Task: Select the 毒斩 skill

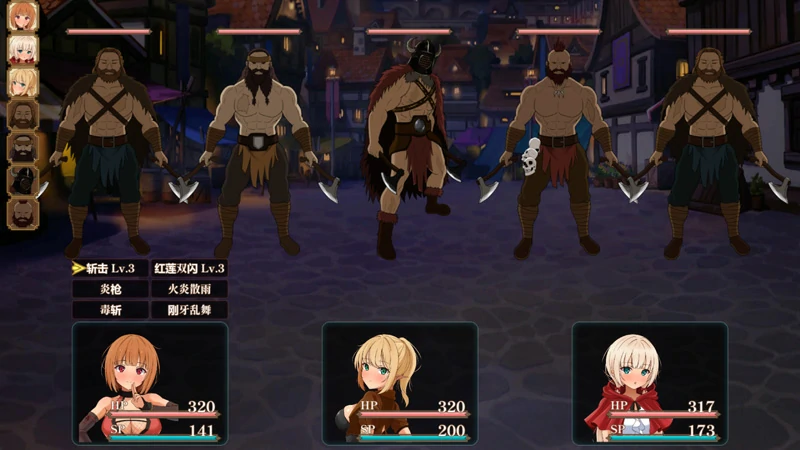Action: (110, 310)
